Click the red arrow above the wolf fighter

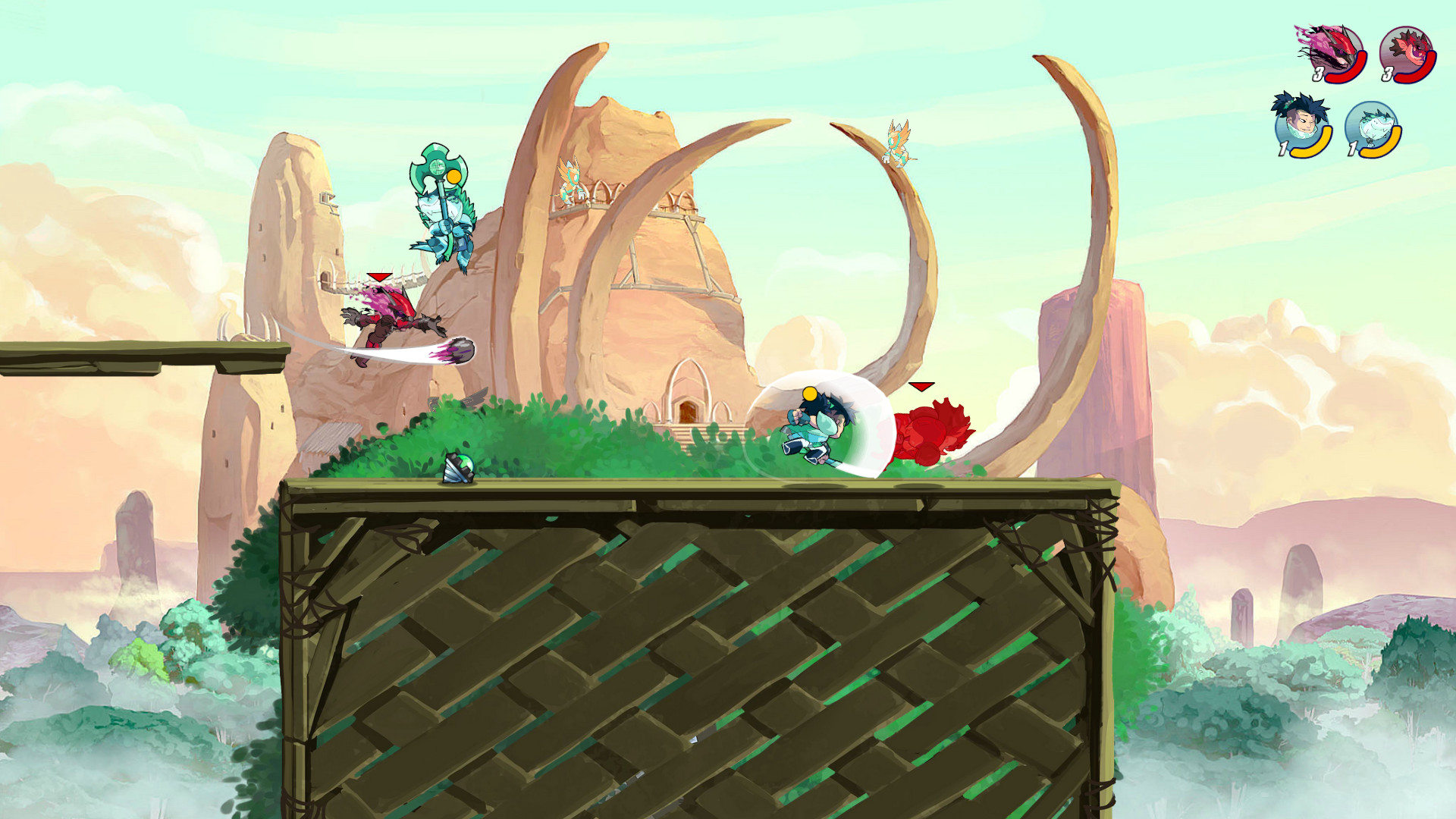click(378, 276)
